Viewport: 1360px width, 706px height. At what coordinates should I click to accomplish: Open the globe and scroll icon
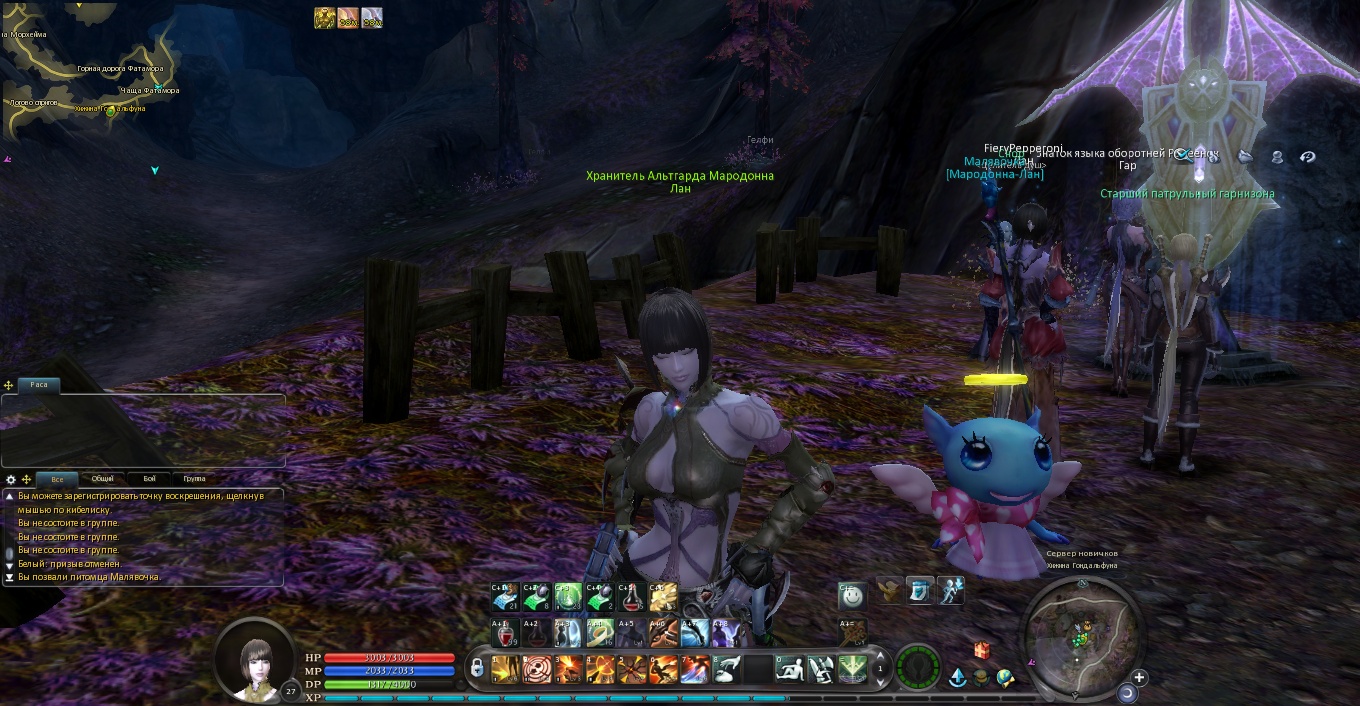point(1004,678)
